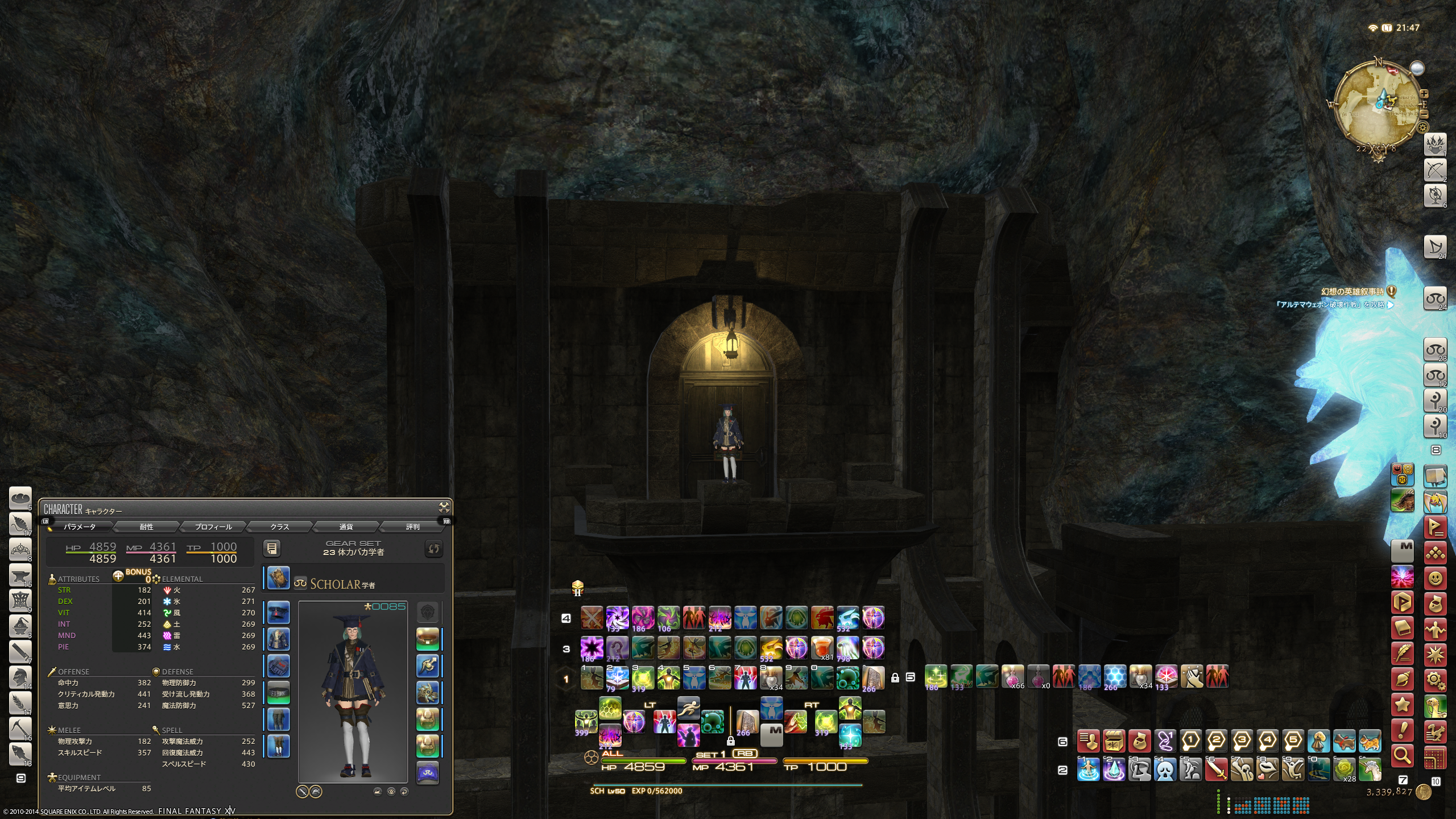1456x819 pixels.
Task: Use the orange drink item with x81
Action: 821,648
